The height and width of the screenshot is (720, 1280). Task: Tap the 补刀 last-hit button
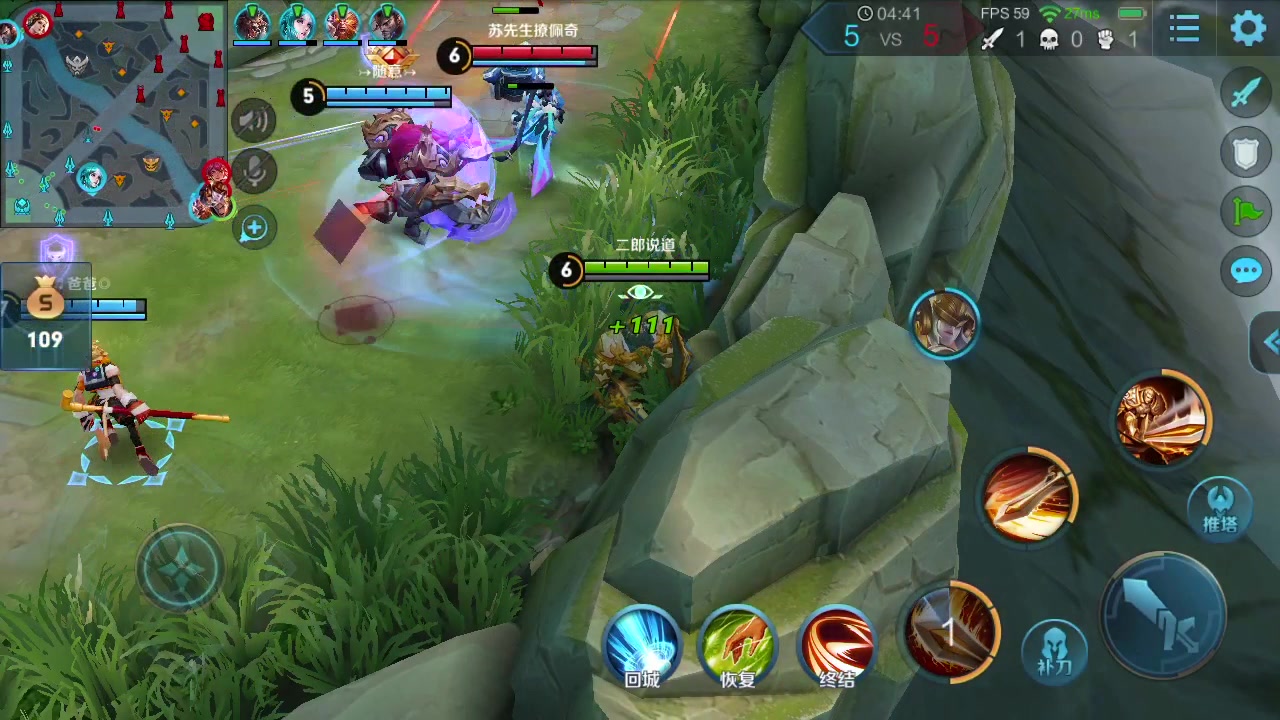[x=1054, y=652]
